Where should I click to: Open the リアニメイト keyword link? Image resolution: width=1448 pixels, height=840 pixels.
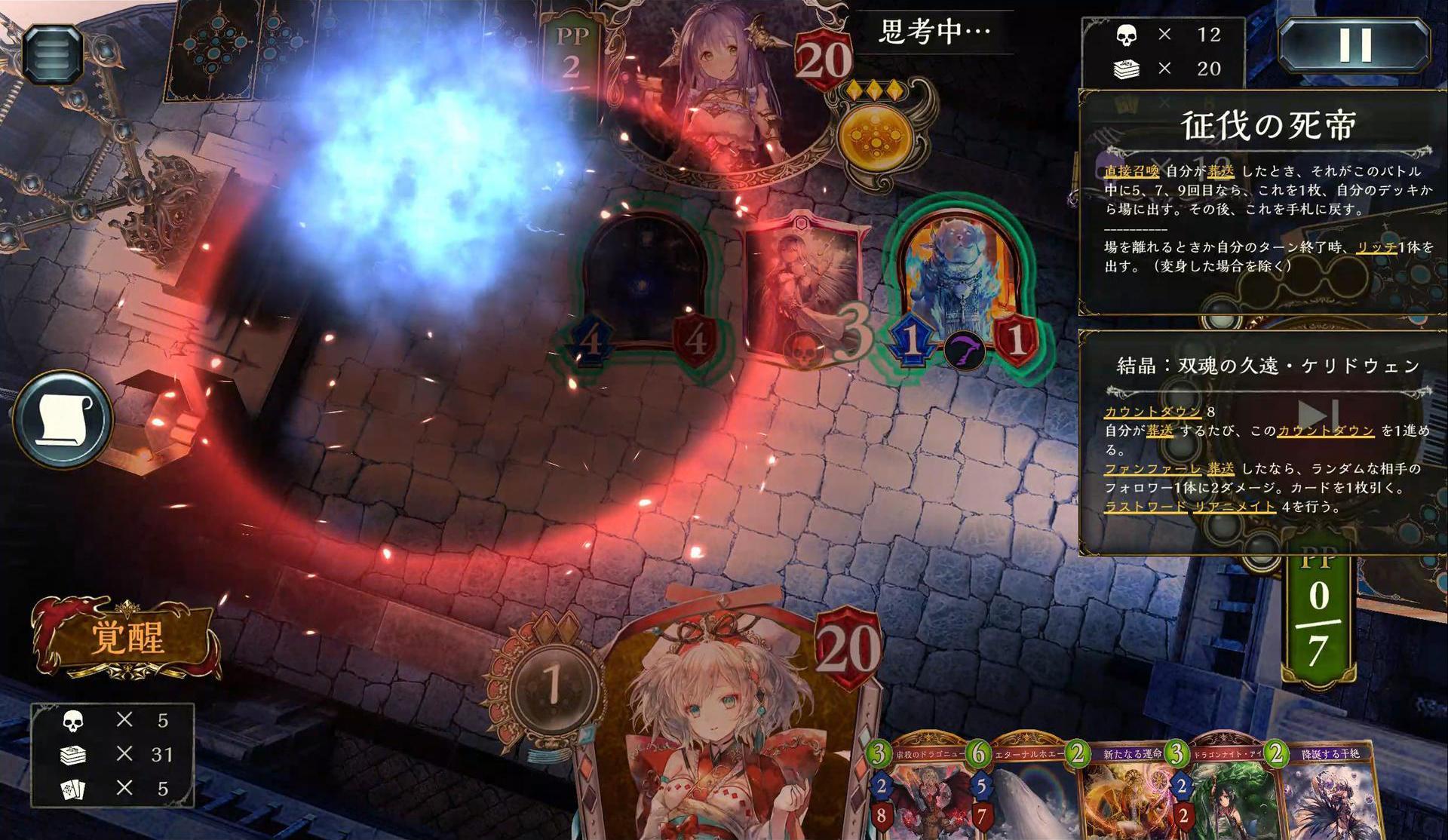pyautogui.click(x=1234, y=507)
